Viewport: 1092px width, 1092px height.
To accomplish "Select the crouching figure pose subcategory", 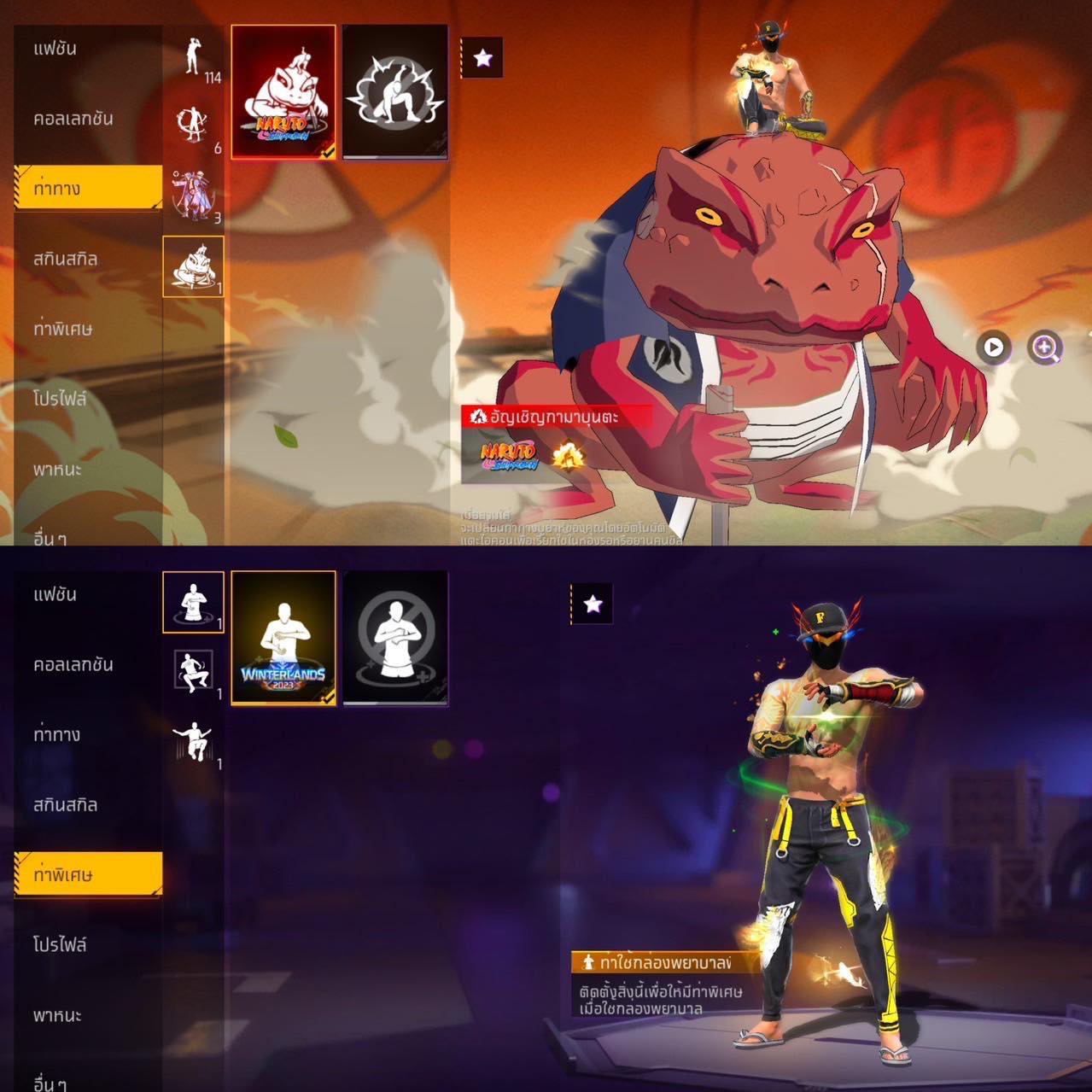I will tap(194, 672).
